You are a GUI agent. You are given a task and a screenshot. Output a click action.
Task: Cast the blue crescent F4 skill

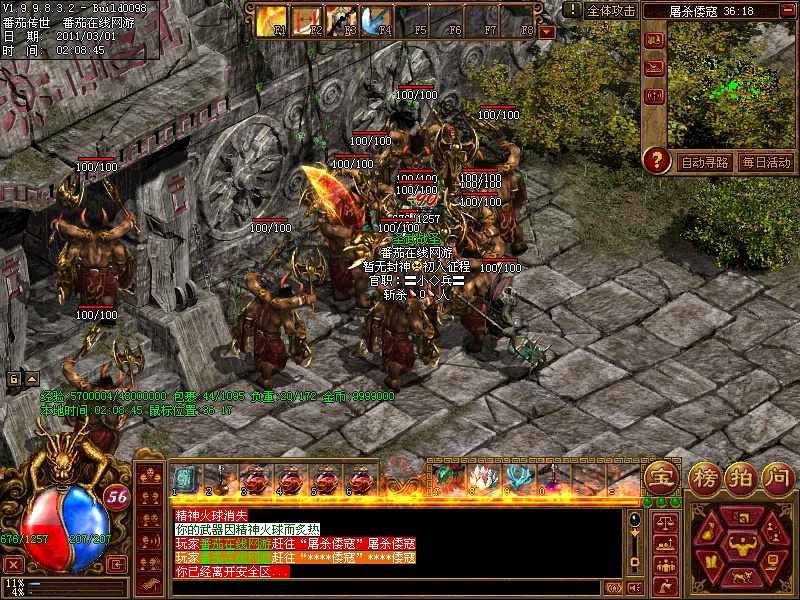[377, 20]
